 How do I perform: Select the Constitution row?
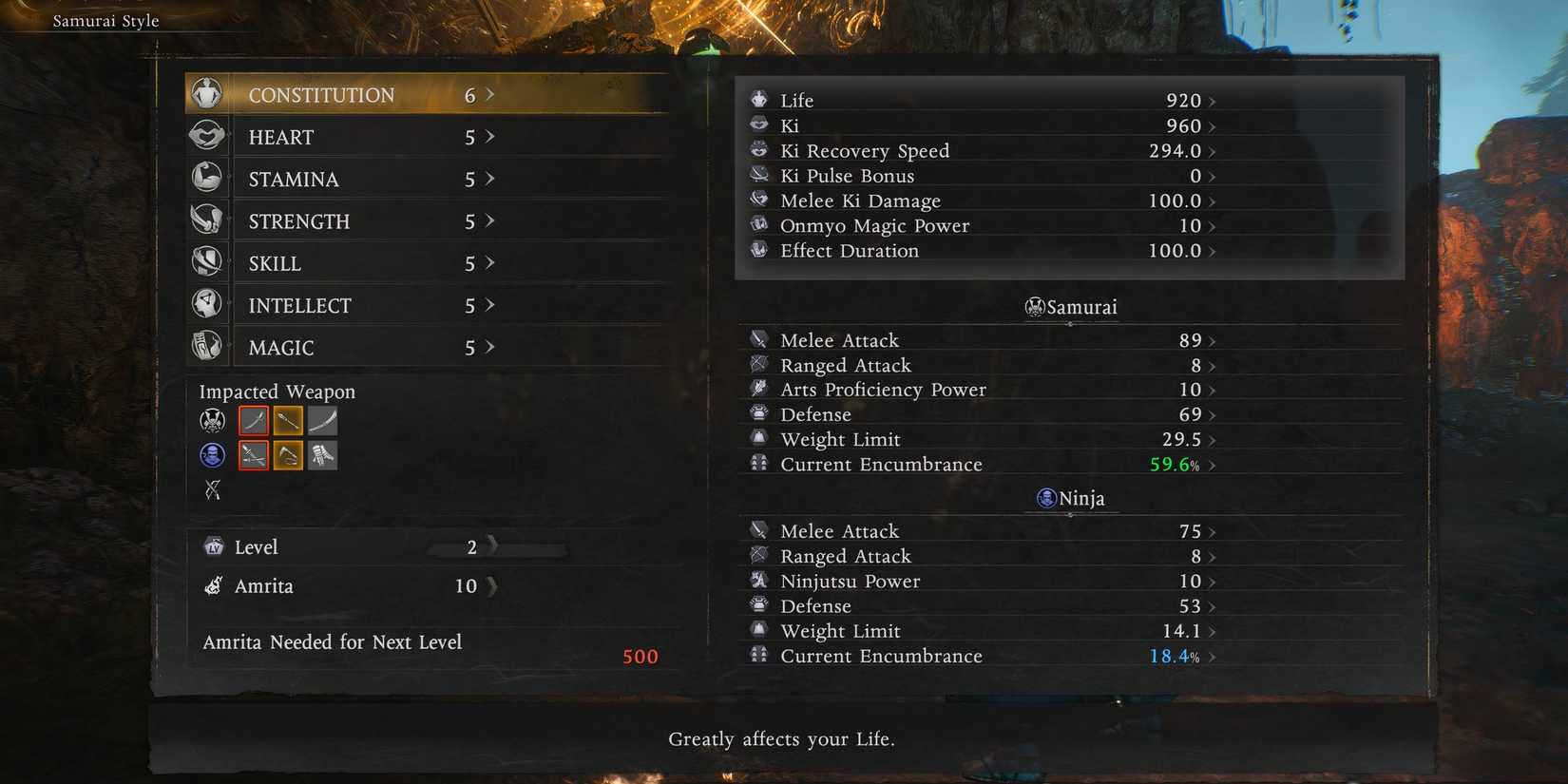click(x=380, y=94)
